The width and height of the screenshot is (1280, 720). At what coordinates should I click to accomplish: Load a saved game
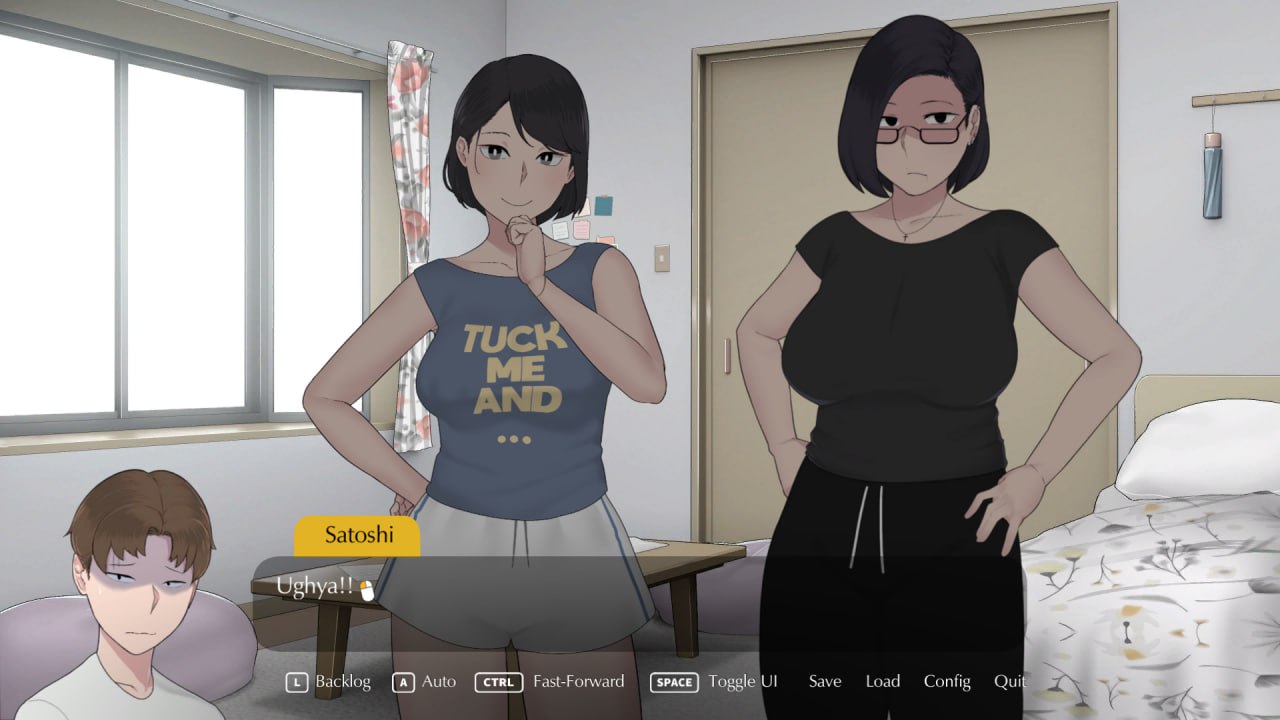coord(883,681)
